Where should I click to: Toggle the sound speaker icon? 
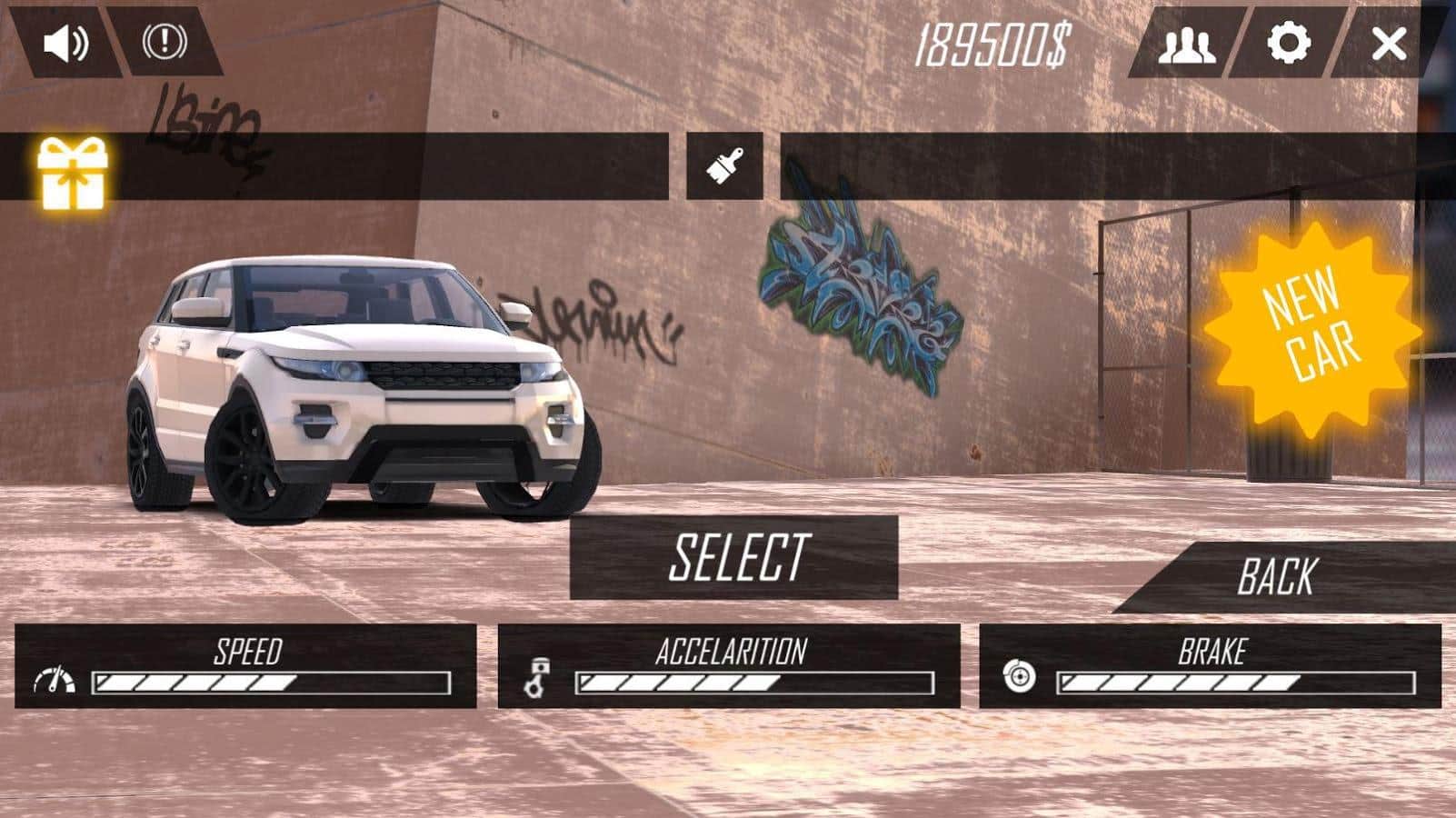tap(66, 43)
